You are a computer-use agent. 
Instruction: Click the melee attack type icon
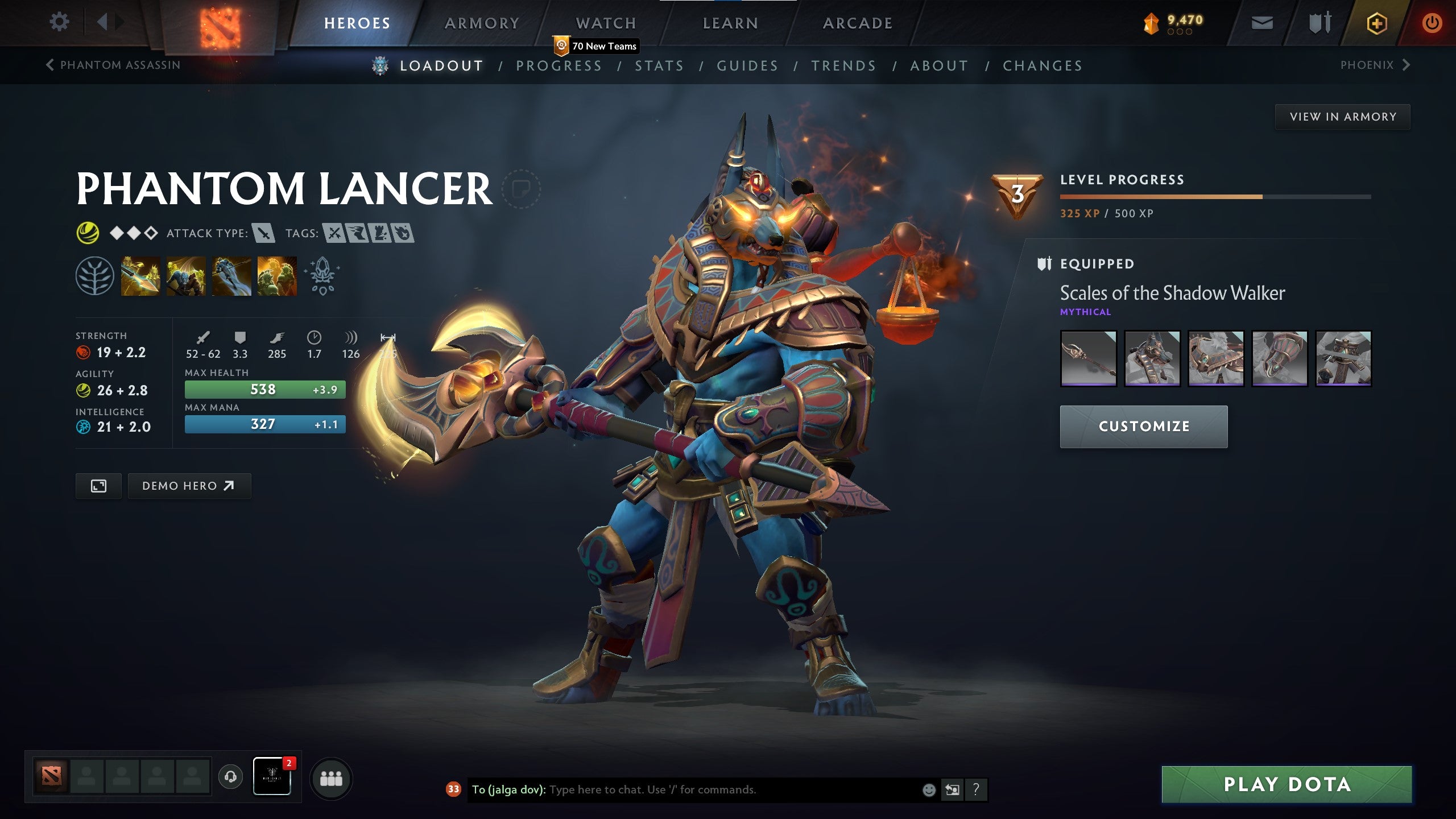263,232
